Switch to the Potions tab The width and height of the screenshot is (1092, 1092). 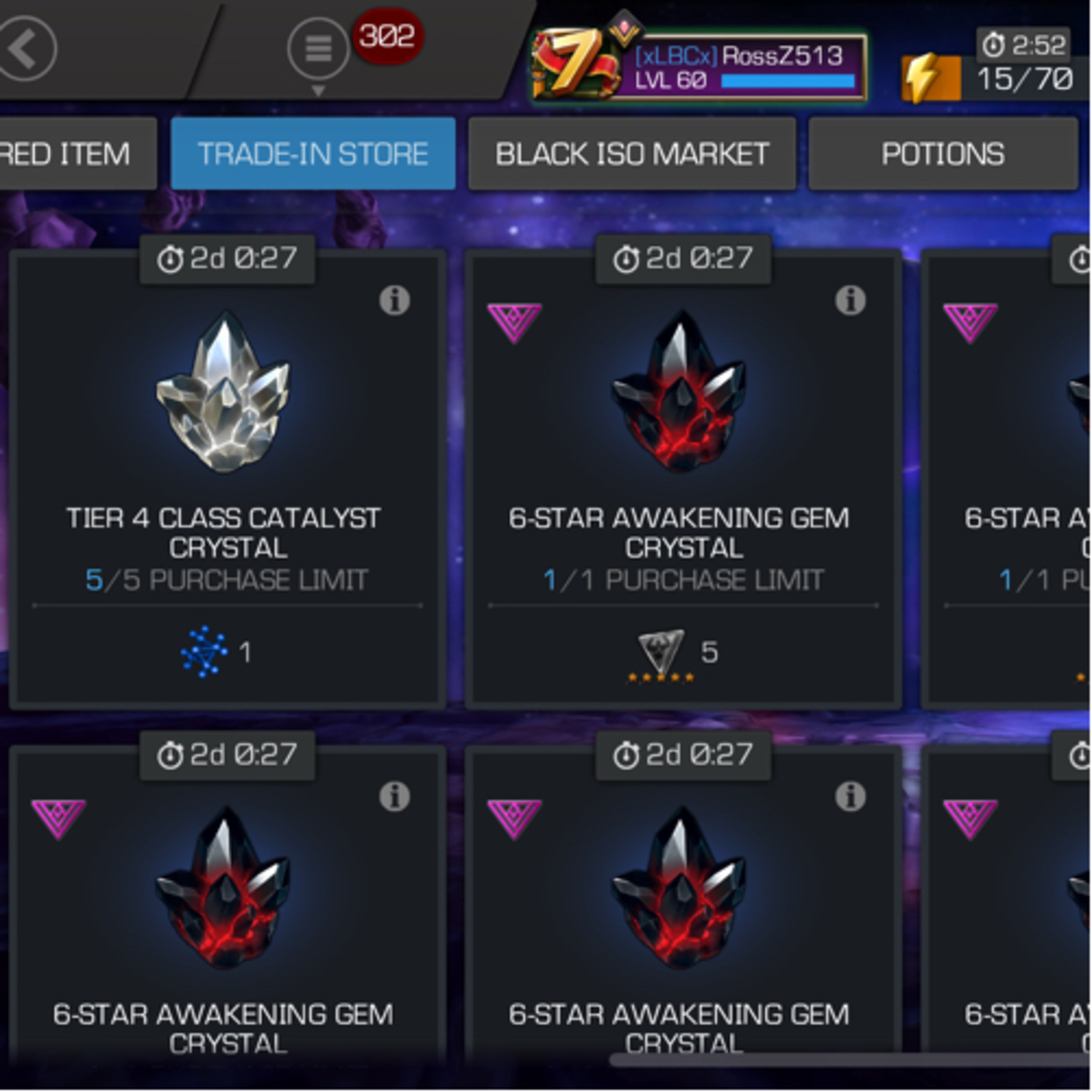click(943, 154)
